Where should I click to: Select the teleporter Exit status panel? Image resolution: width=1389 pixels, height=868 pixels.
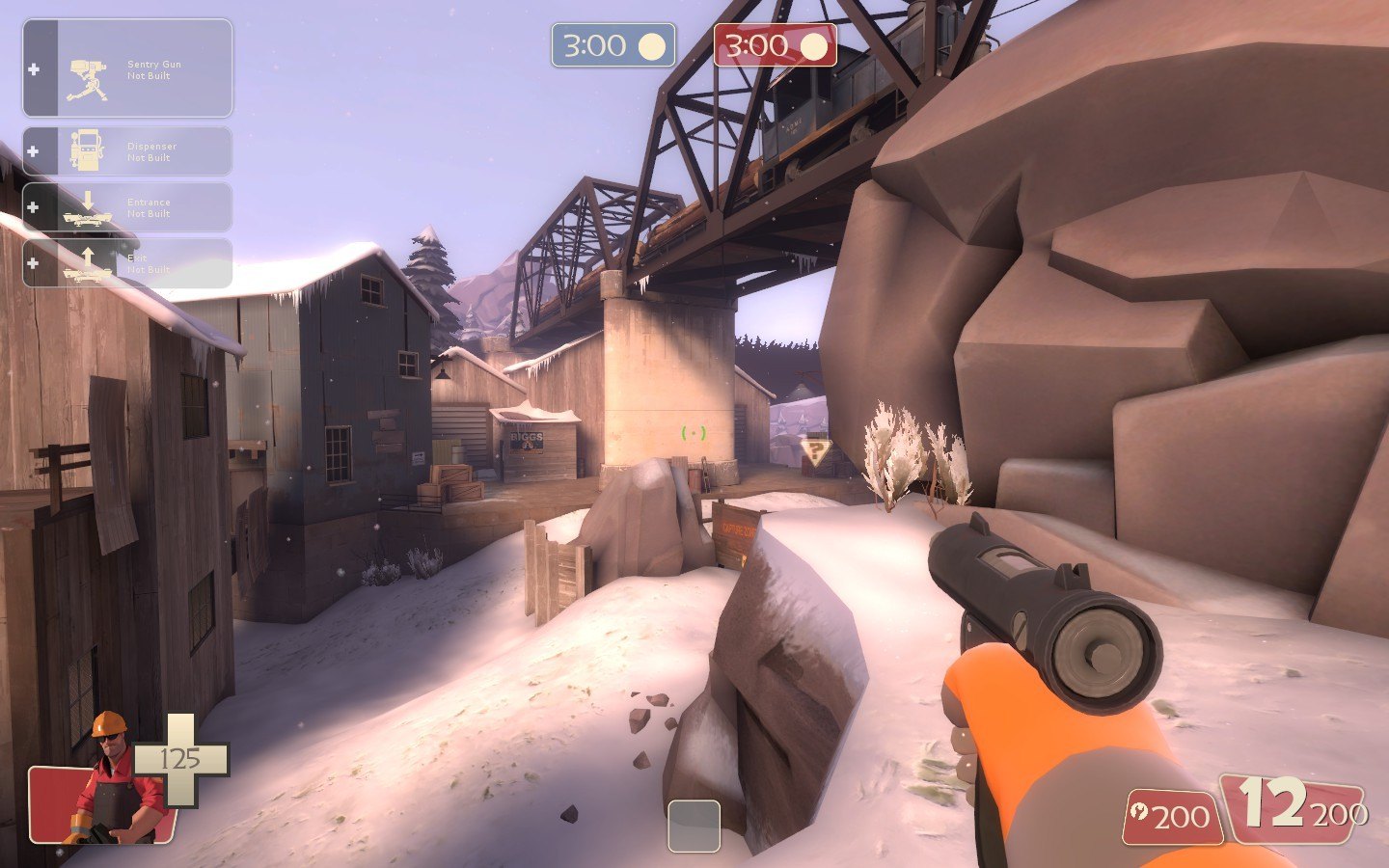point(127,263)
